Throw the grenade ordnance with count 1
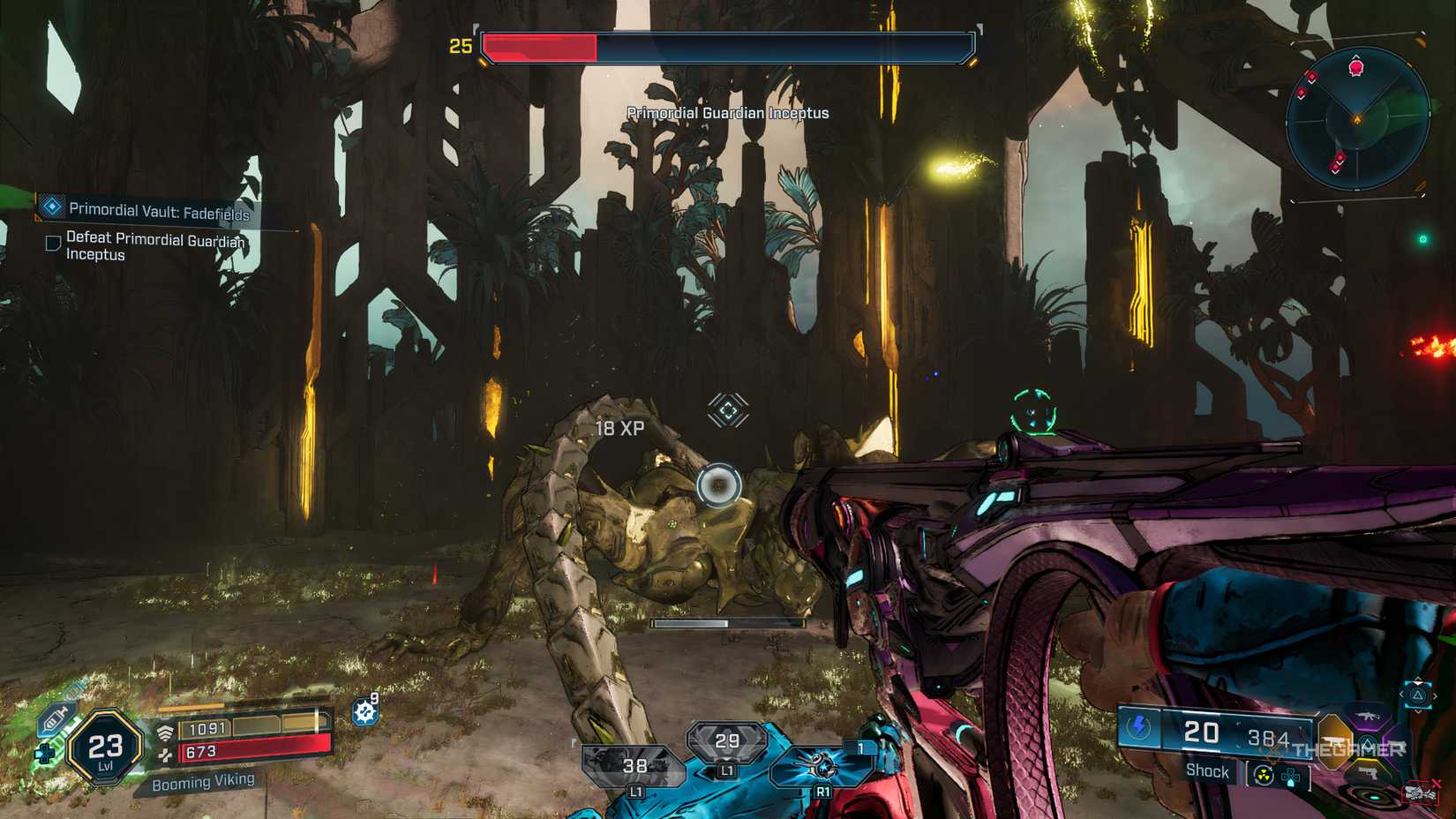 822,765
